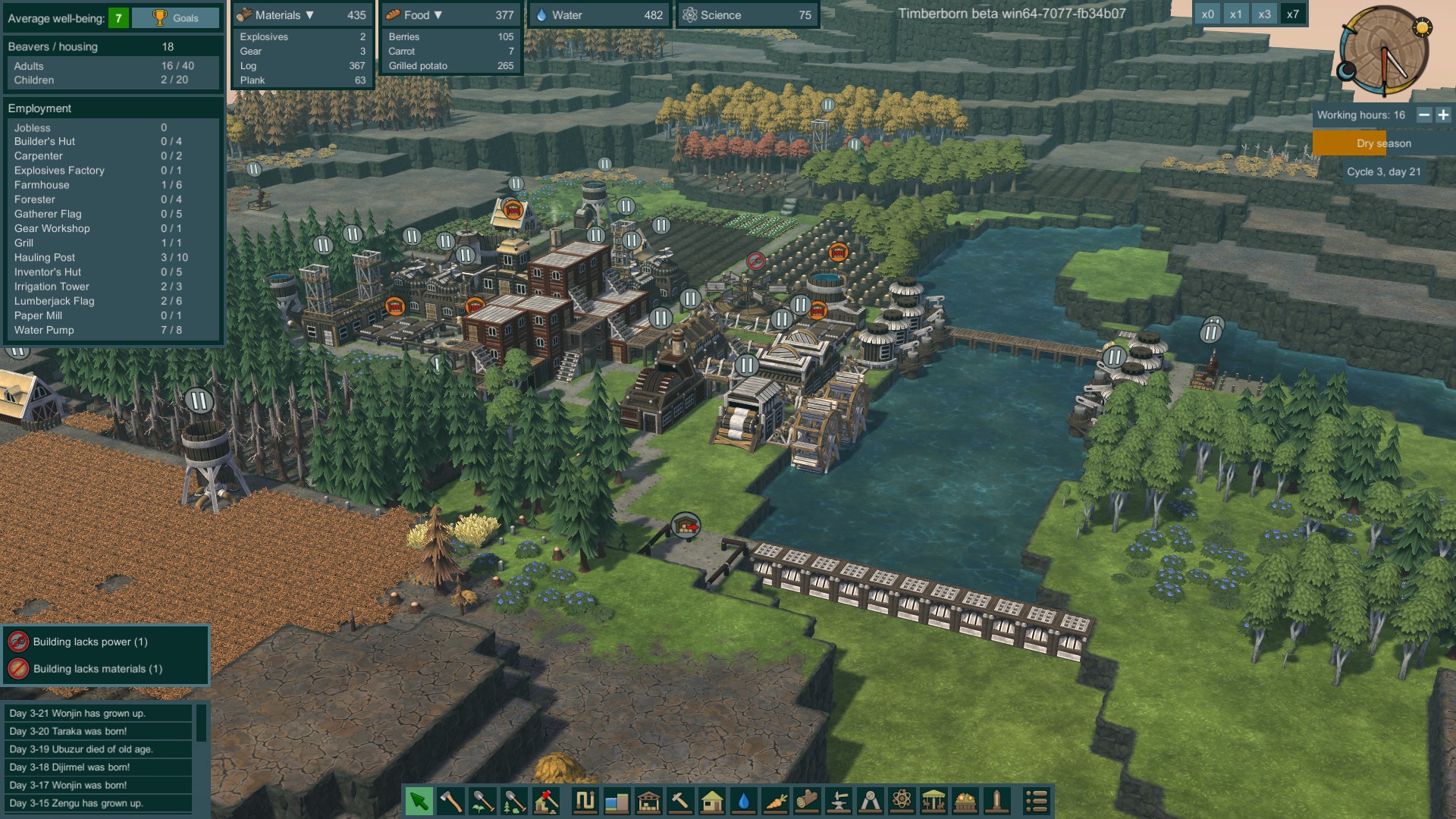This screenshot has height=819, width=1456.
Task: Set game speed to x1
Action: tap(1236, 14)
